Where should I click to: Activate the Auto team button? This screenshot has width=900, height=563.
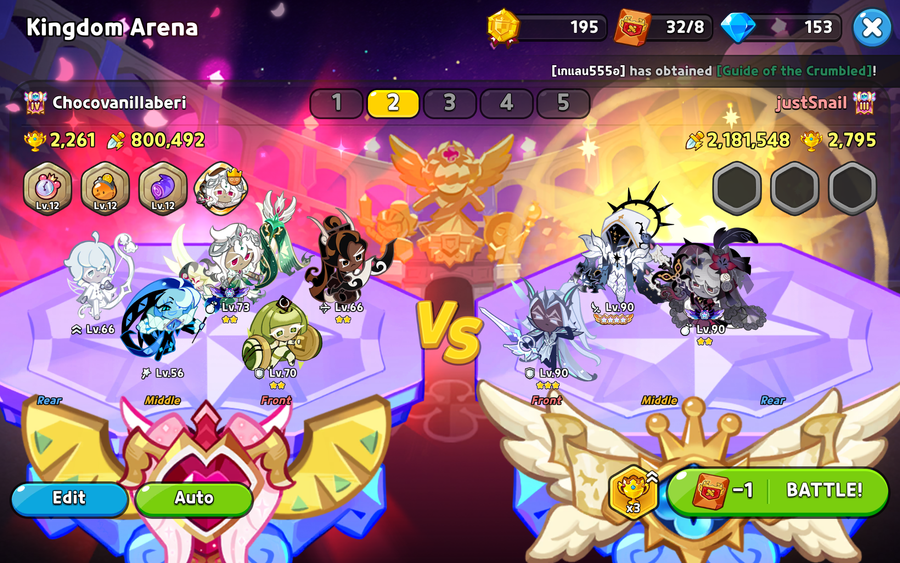(x=194, y=498)
